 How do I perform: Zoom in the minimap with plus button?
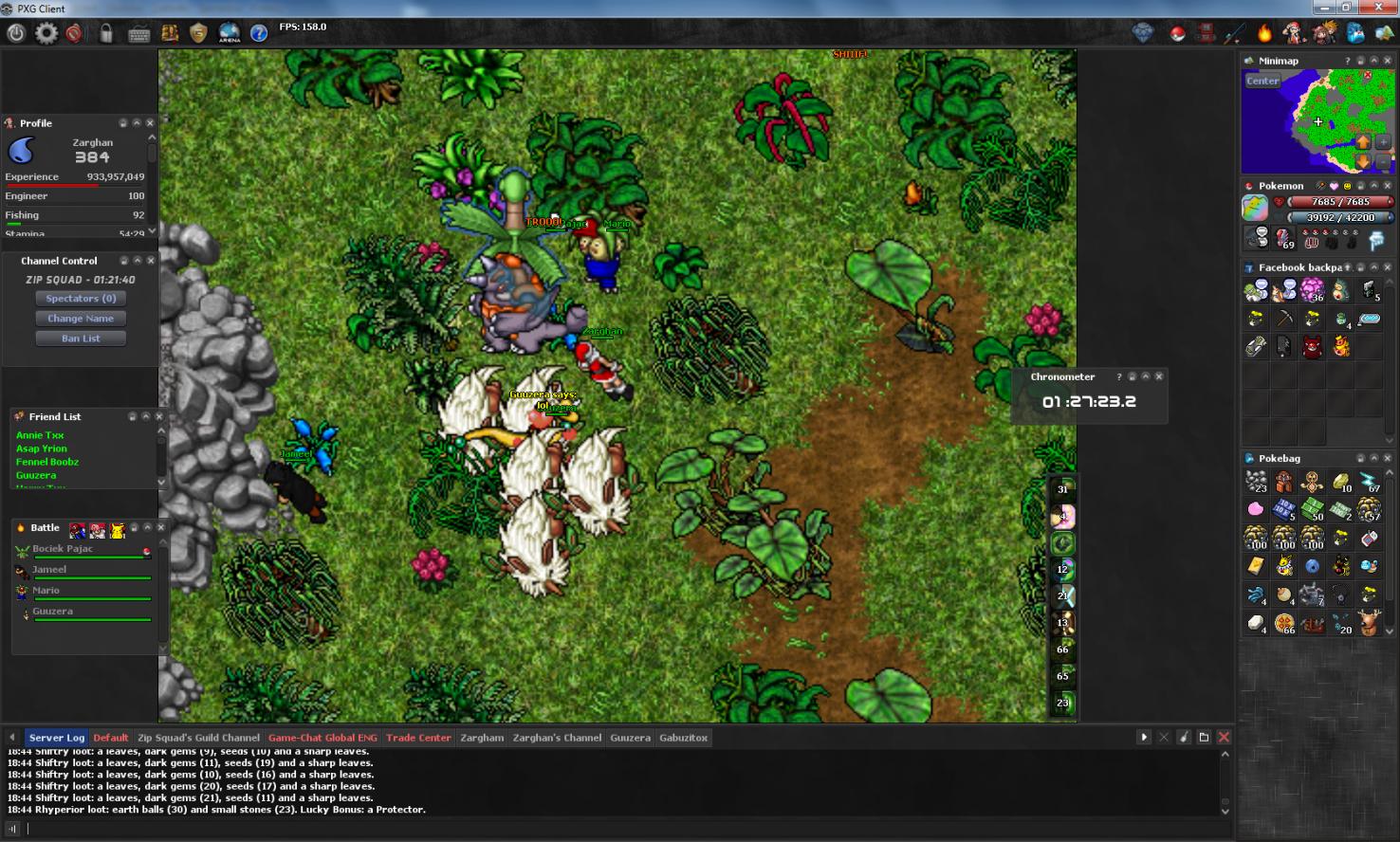(1383, 141)
